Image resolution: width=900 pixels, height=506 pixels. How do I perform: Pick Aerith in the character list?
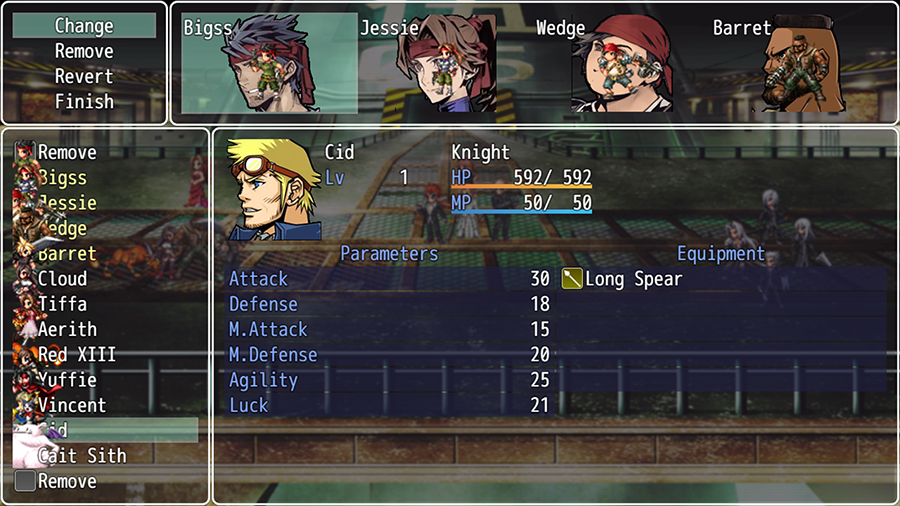(x=67, y=329)
